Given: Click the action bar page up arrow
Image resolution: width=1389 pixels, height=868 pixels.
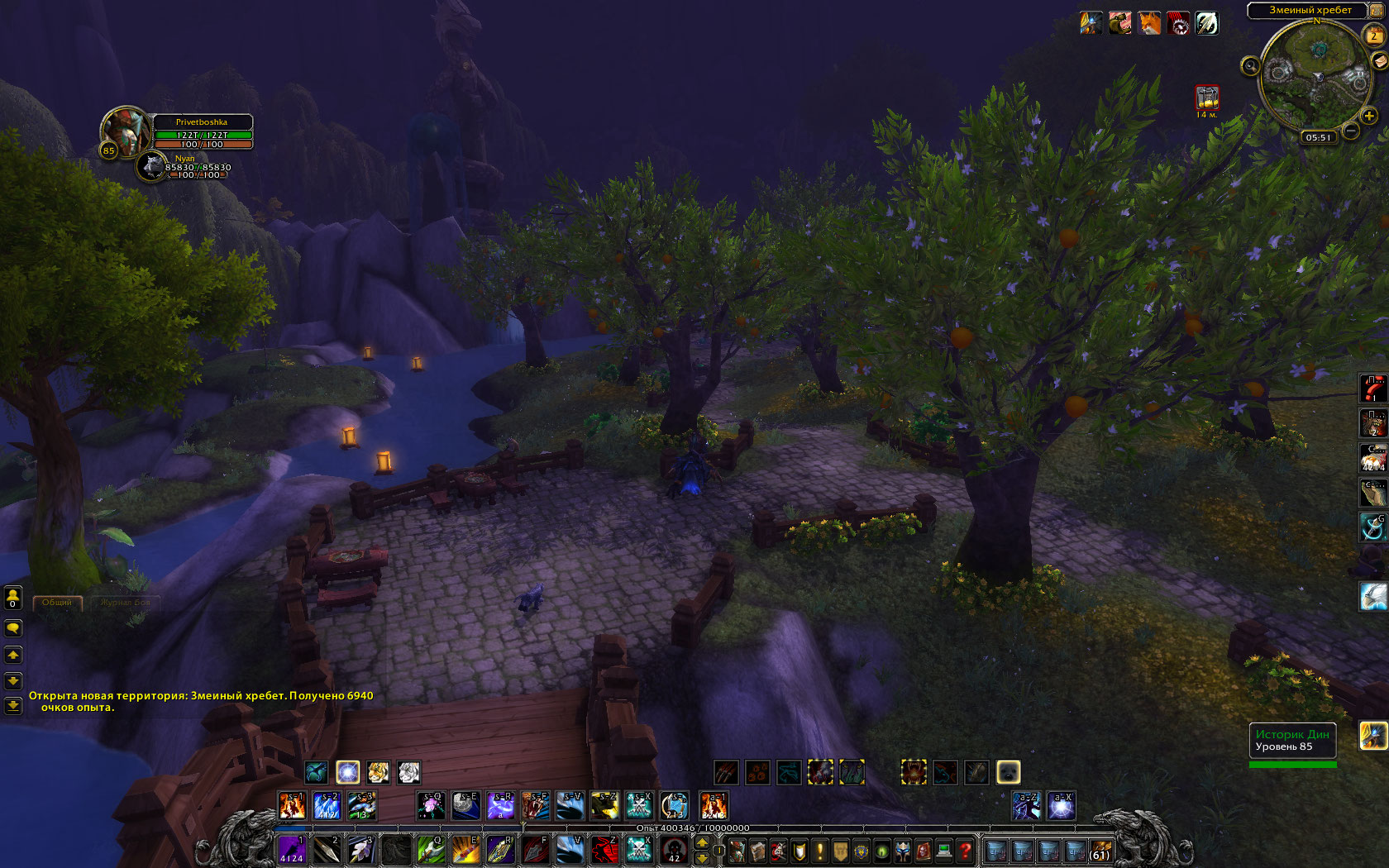Looking at the screenshot, I should 702,842.
